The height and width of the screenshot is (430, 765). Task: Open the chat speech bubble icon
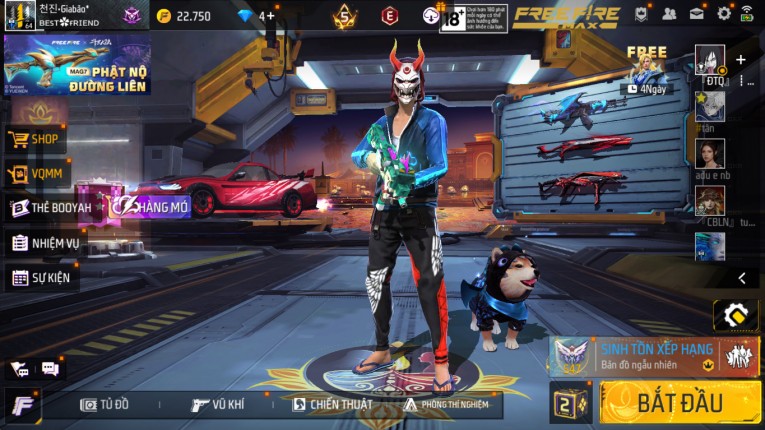(50, 369)
